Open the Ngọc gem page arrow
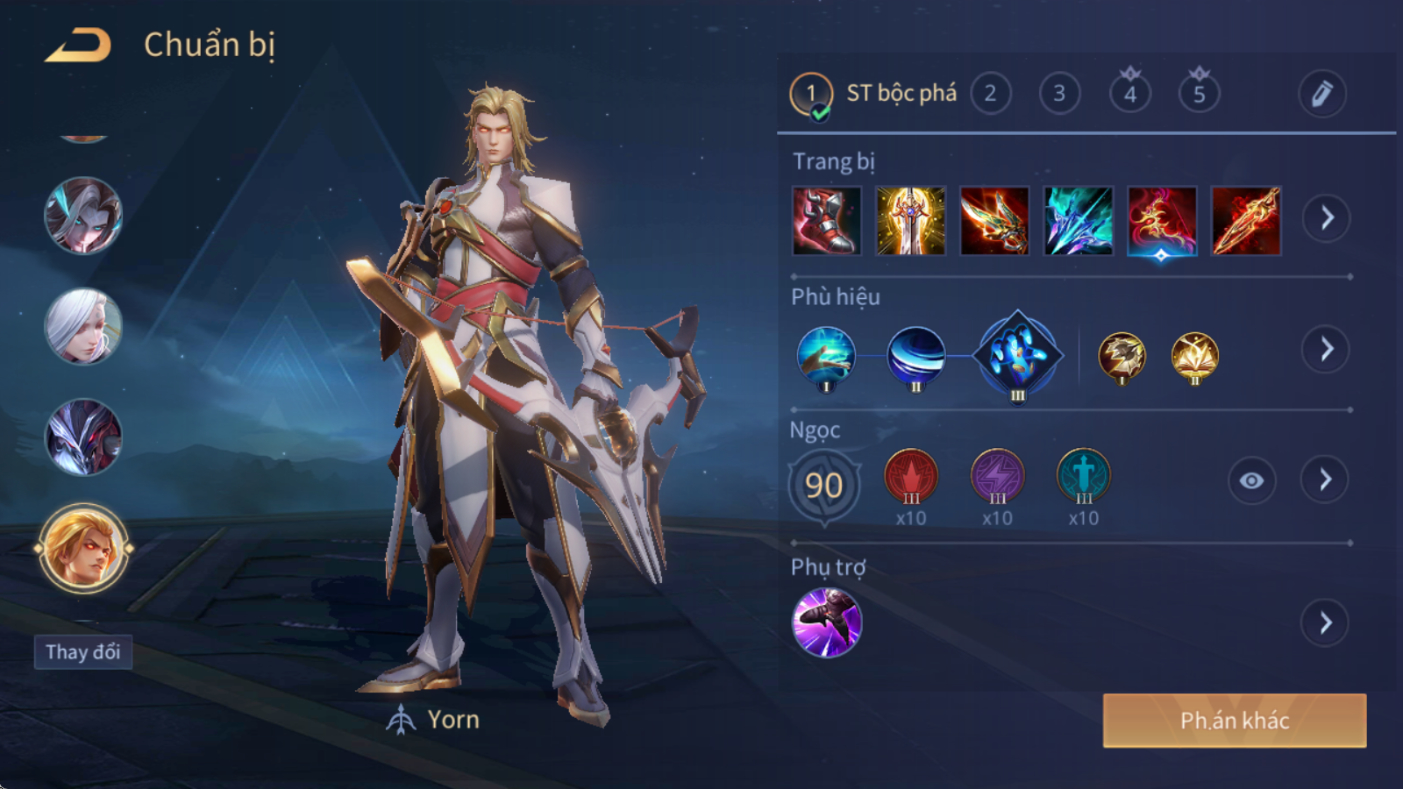Image resolution: width=1403 pixels, height=789 pixels. click(x=1326, y=480)
